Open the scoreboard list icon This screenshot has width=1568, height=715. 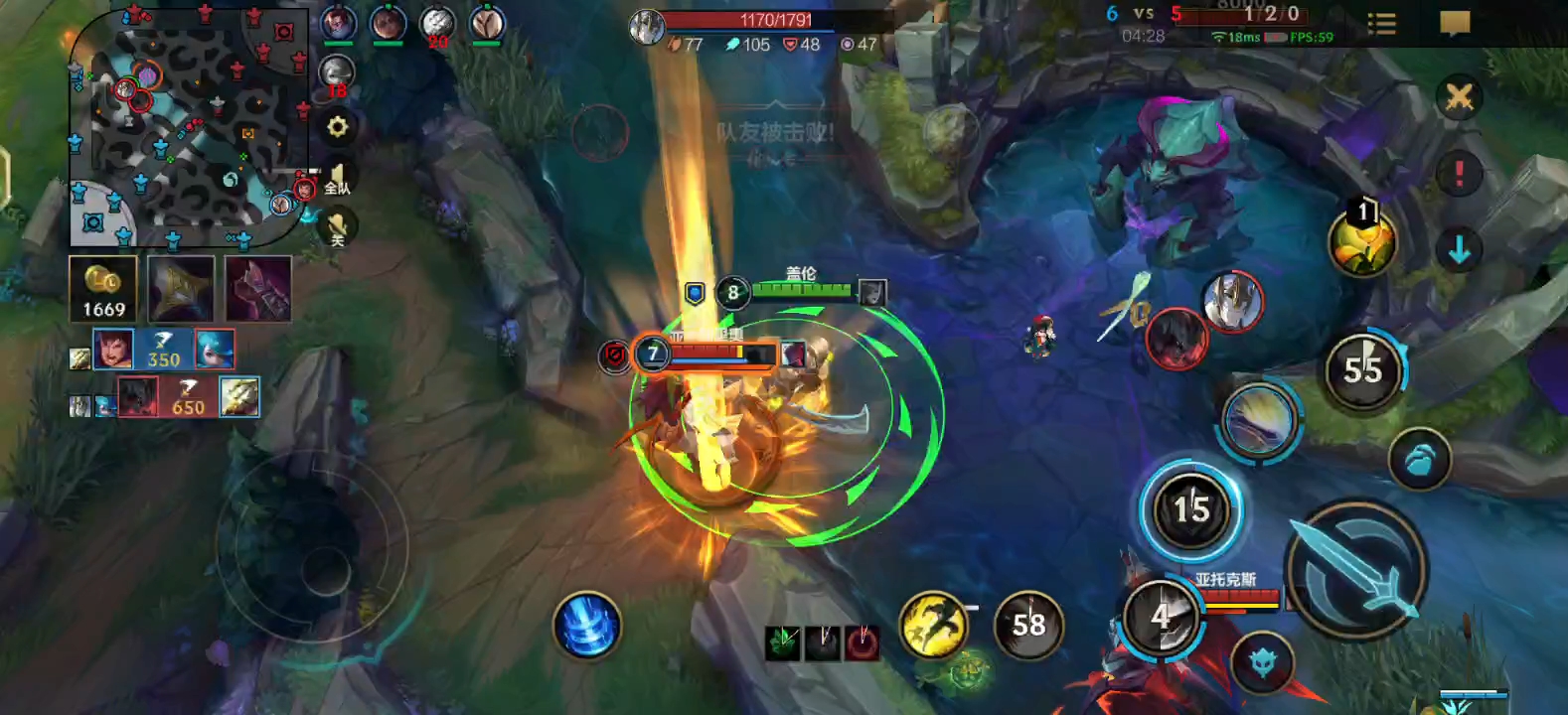1381,24
